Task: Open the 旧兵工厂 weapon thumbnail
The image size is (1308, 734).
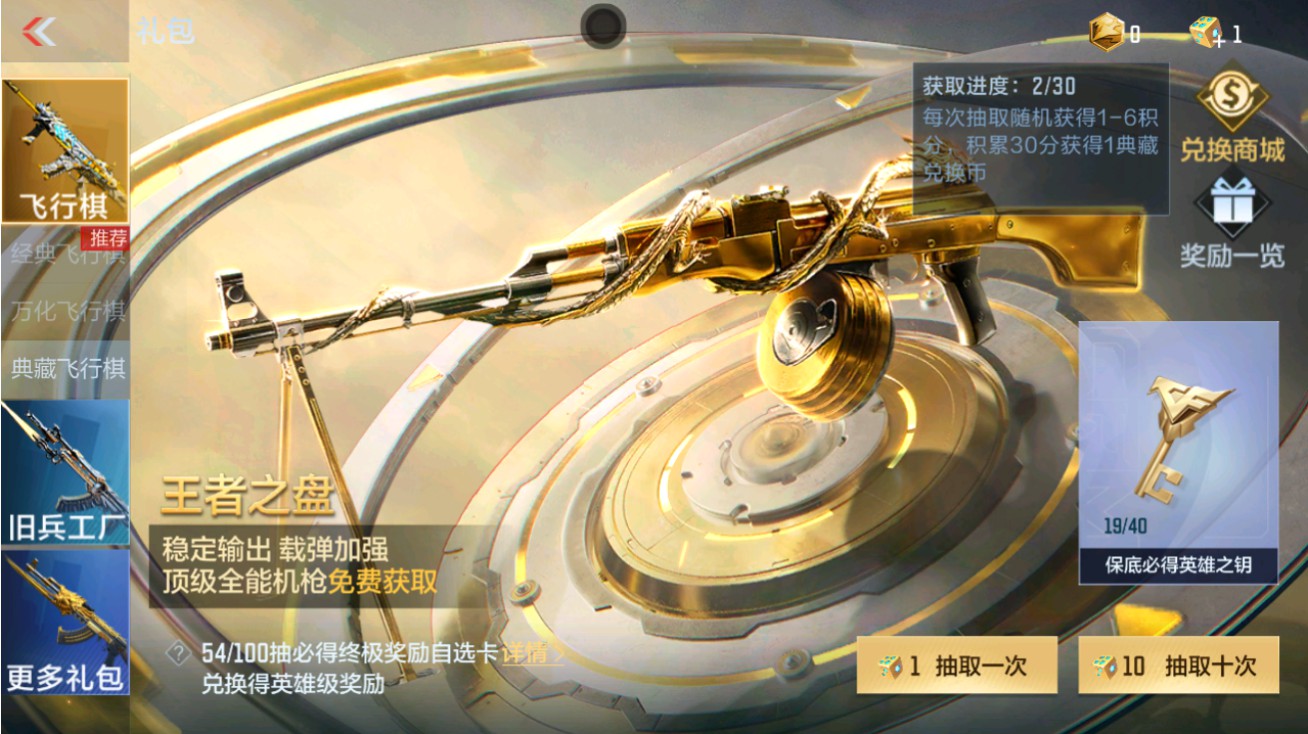Action: tap(63, 470)
